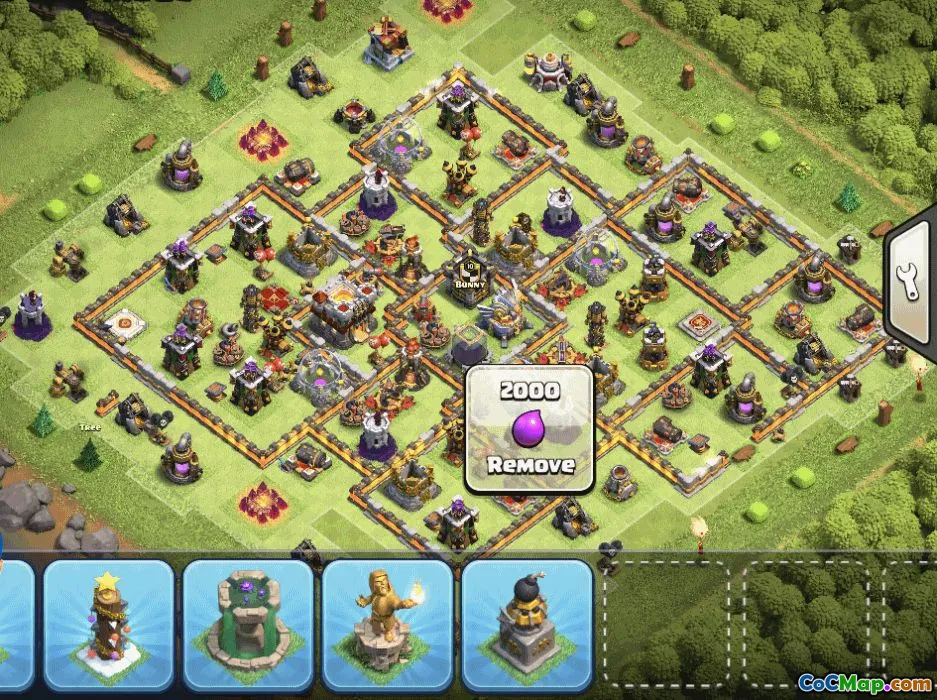Image resolution: width=937 pixels, height=700 pixels.
Task: Click the Remove button costing 2000 elixir
Action: tap(530, 429)
